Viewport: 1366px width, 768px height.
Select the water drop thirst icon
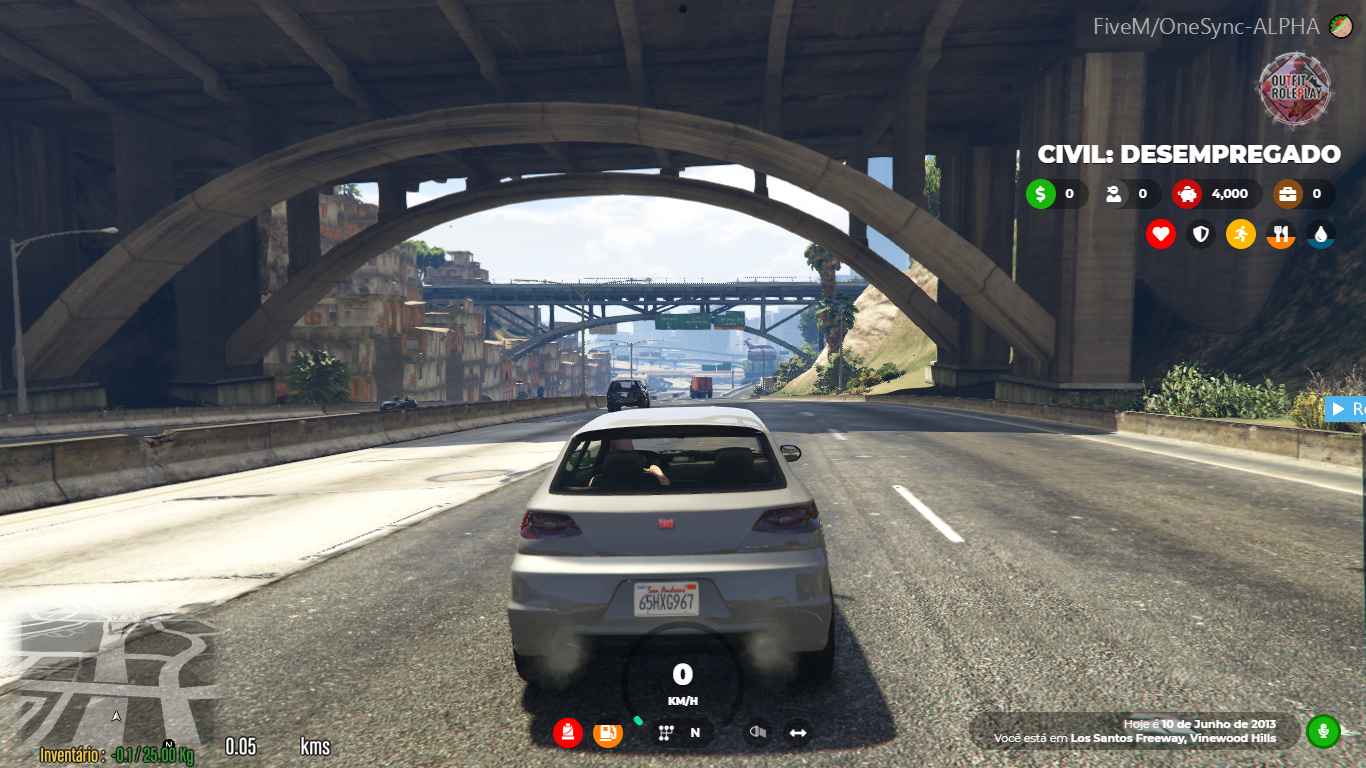click(1321, 235)
